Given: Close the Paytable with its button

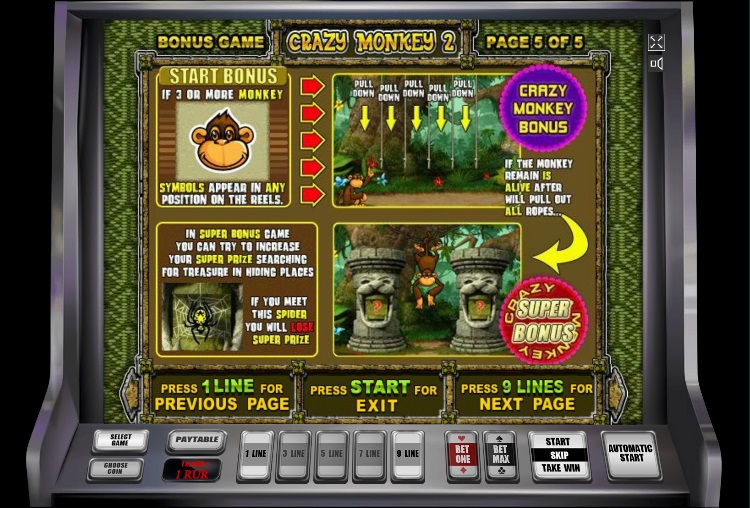Looking at the screenshot, I should pos(195,438).
